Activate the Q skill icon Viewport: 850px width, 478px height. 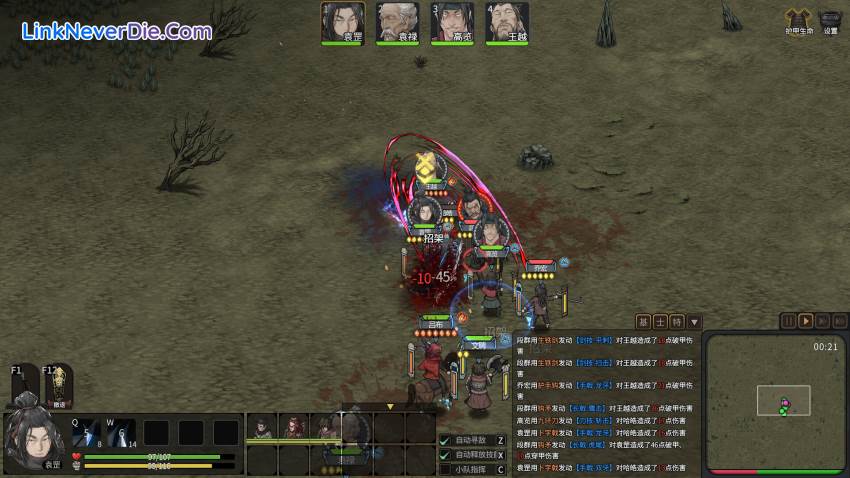pos(84,431)
